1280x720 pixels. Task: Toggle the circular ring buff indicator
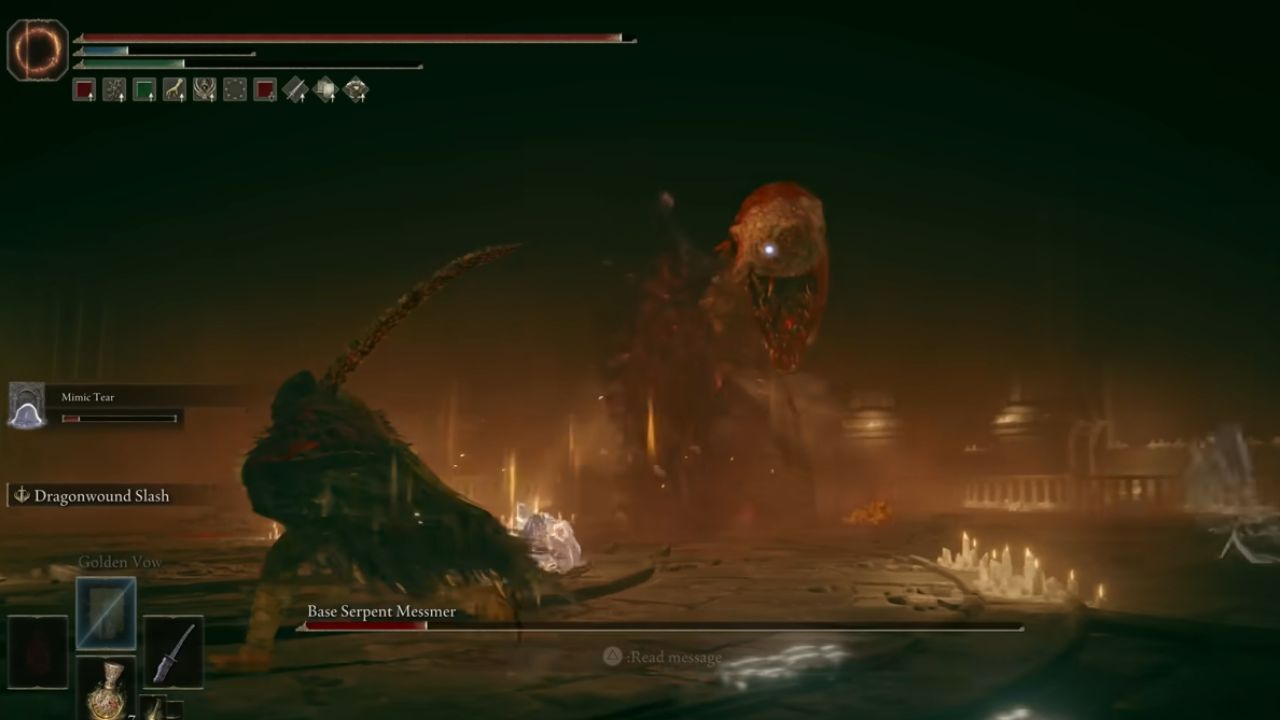(x=236, y=89)
